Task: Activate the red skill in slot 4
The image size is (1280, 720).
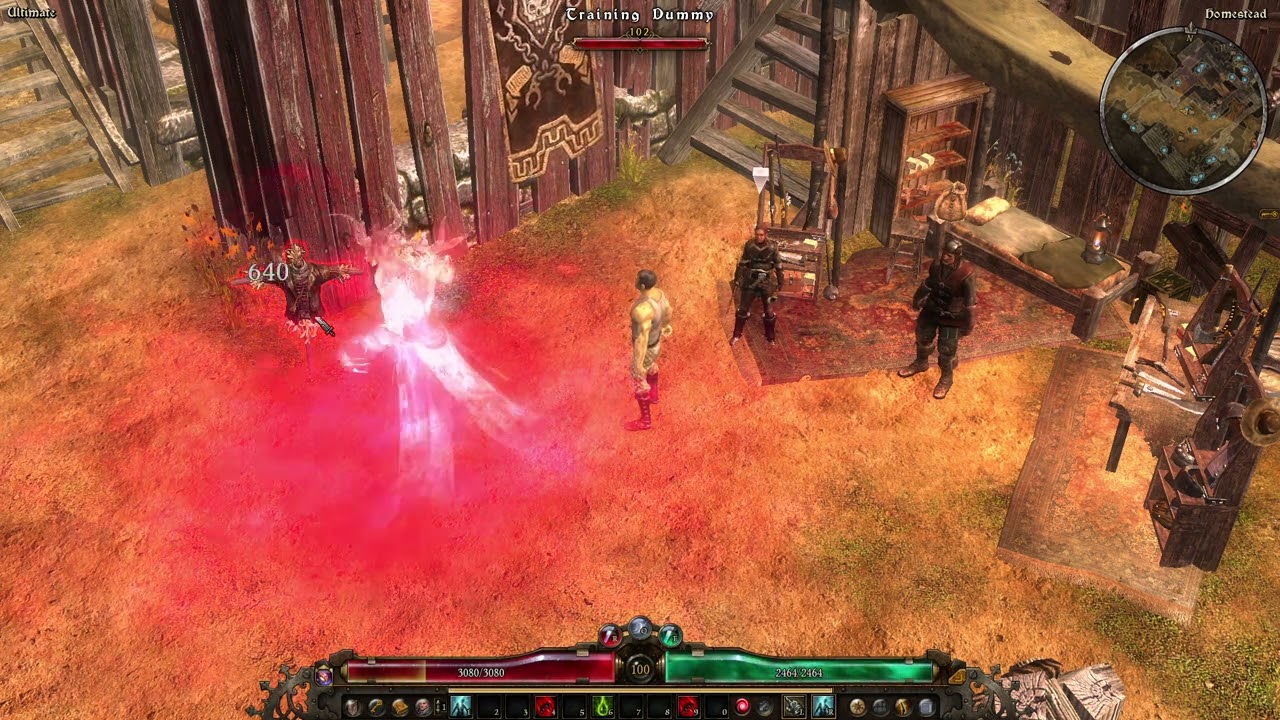Action: point(545,707)
